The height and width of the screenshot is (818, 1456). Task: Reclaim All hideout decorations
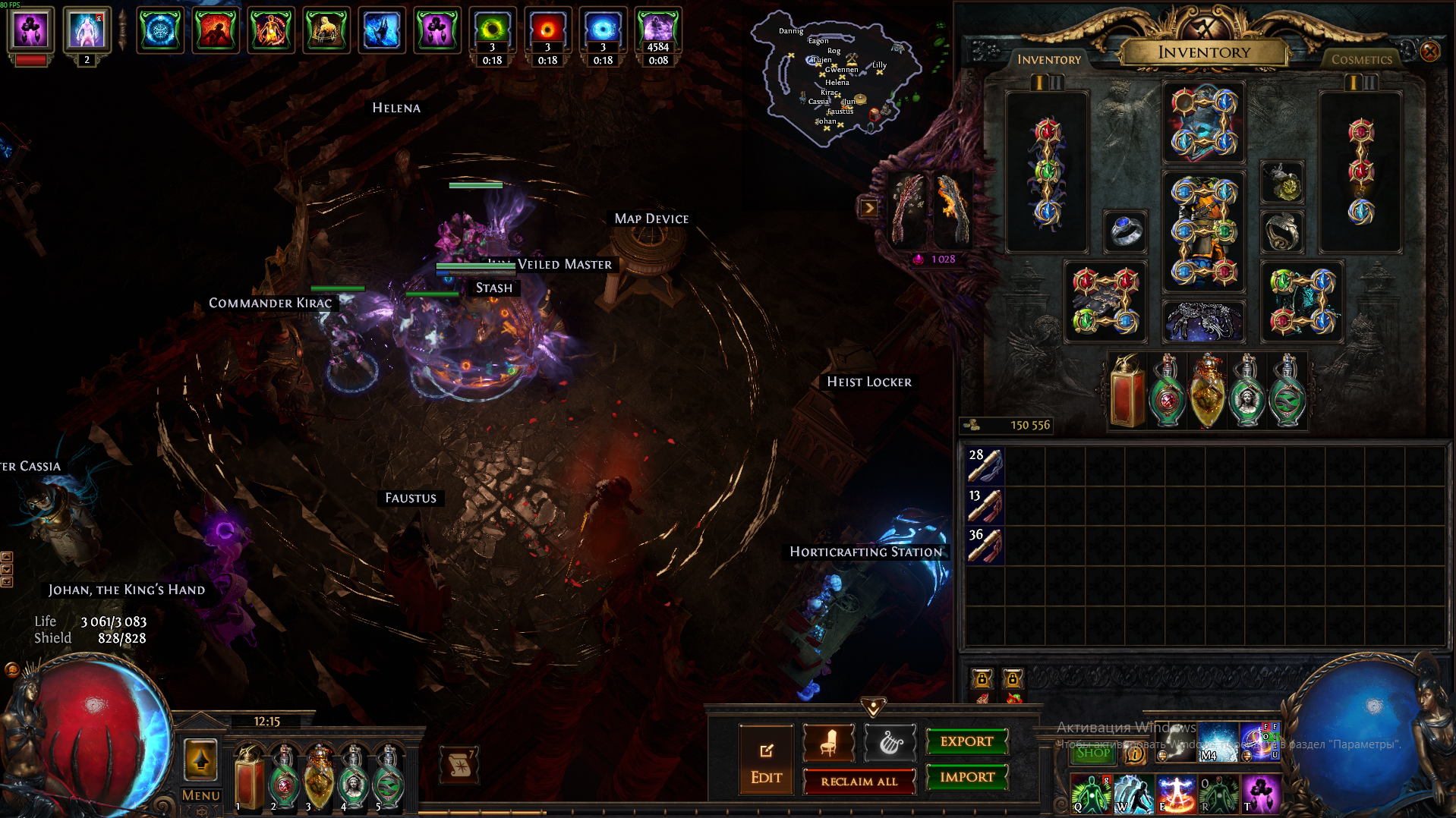pyautogui.click(x=859, y=781)
